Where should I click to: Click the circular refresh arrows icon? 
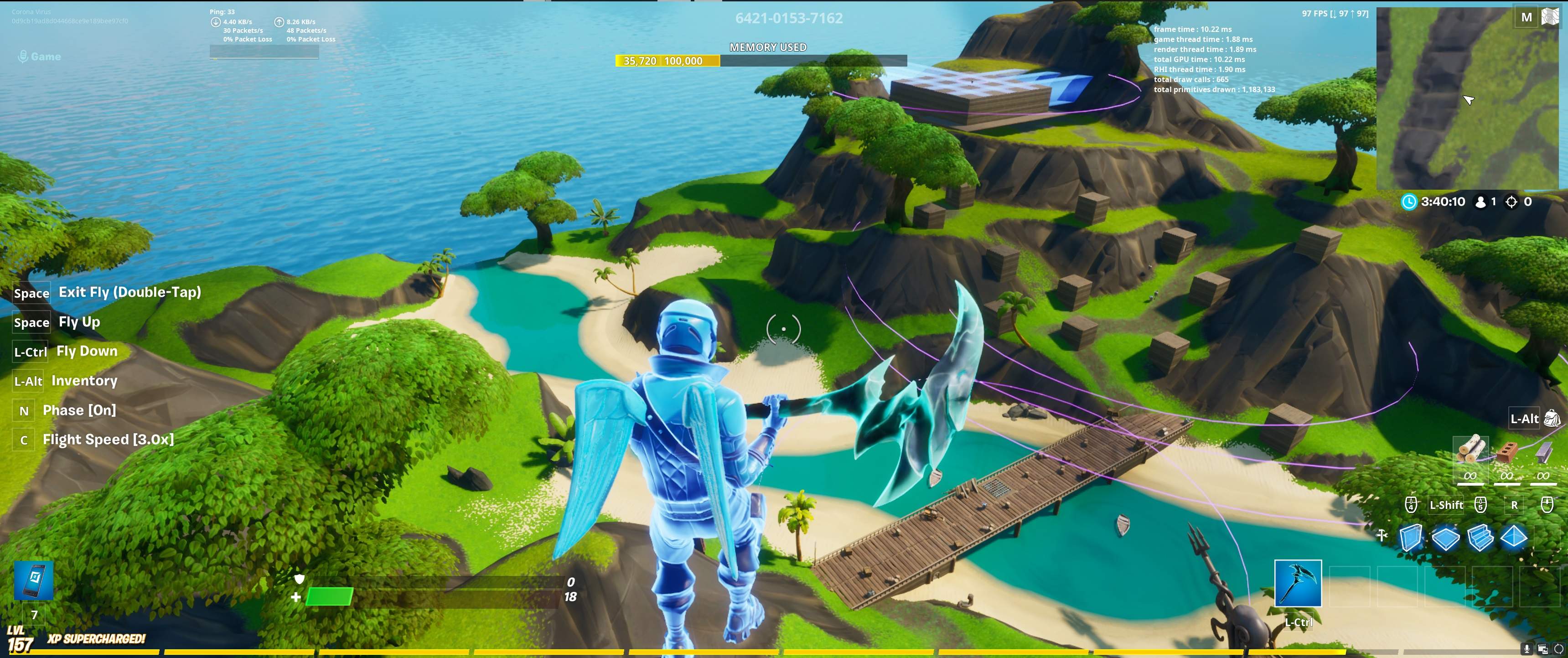coord(1559,649)
